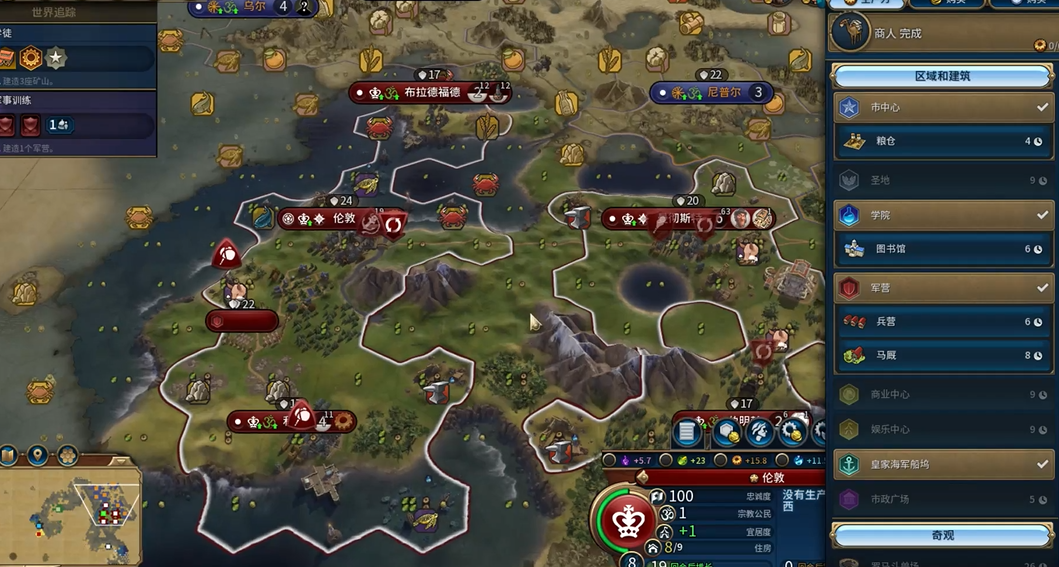Click the red crown city portrait
This screenshot has width=1059, height=567.
[x=627, y=520]
